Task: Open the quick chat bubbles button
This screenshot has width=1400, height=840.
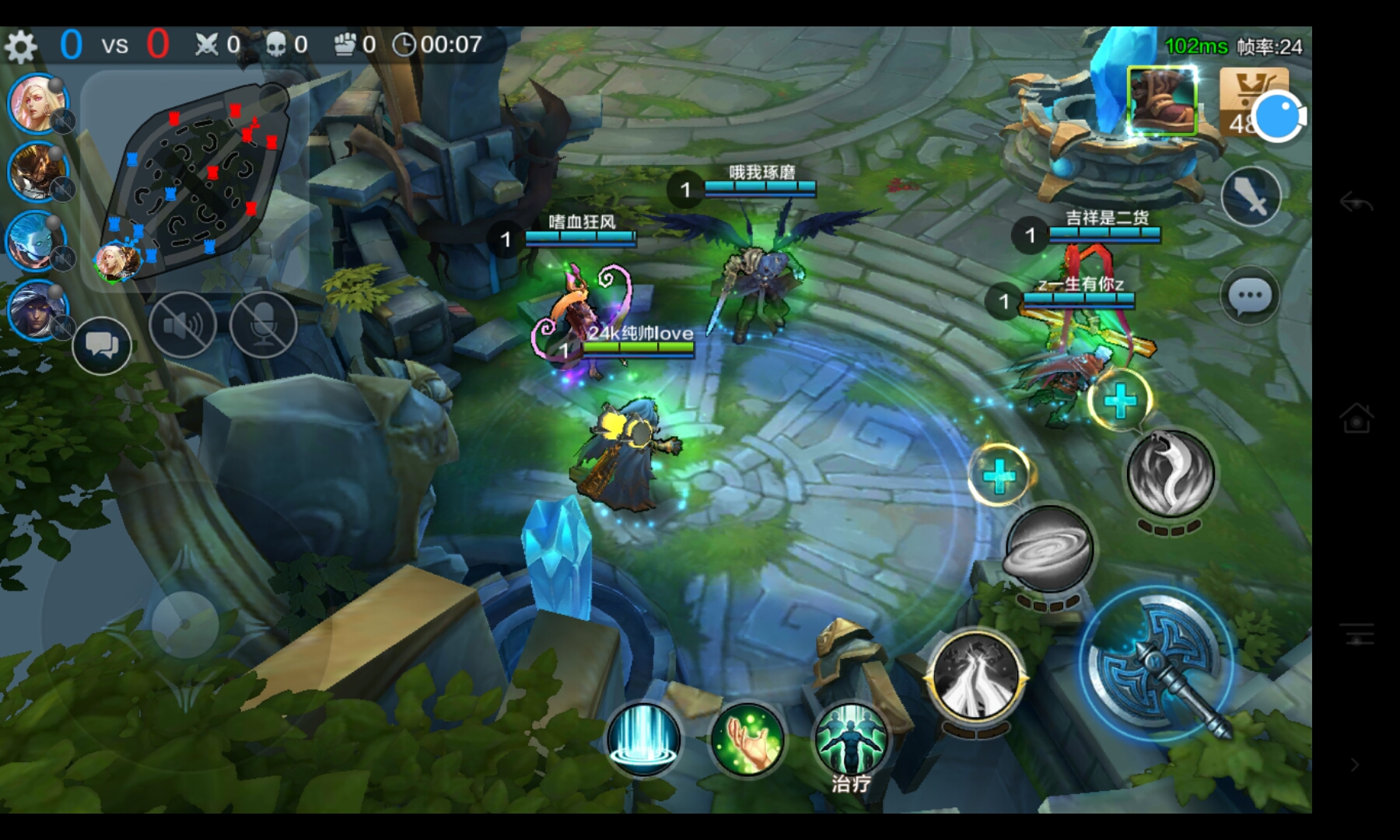Action: tap(102, 345)
